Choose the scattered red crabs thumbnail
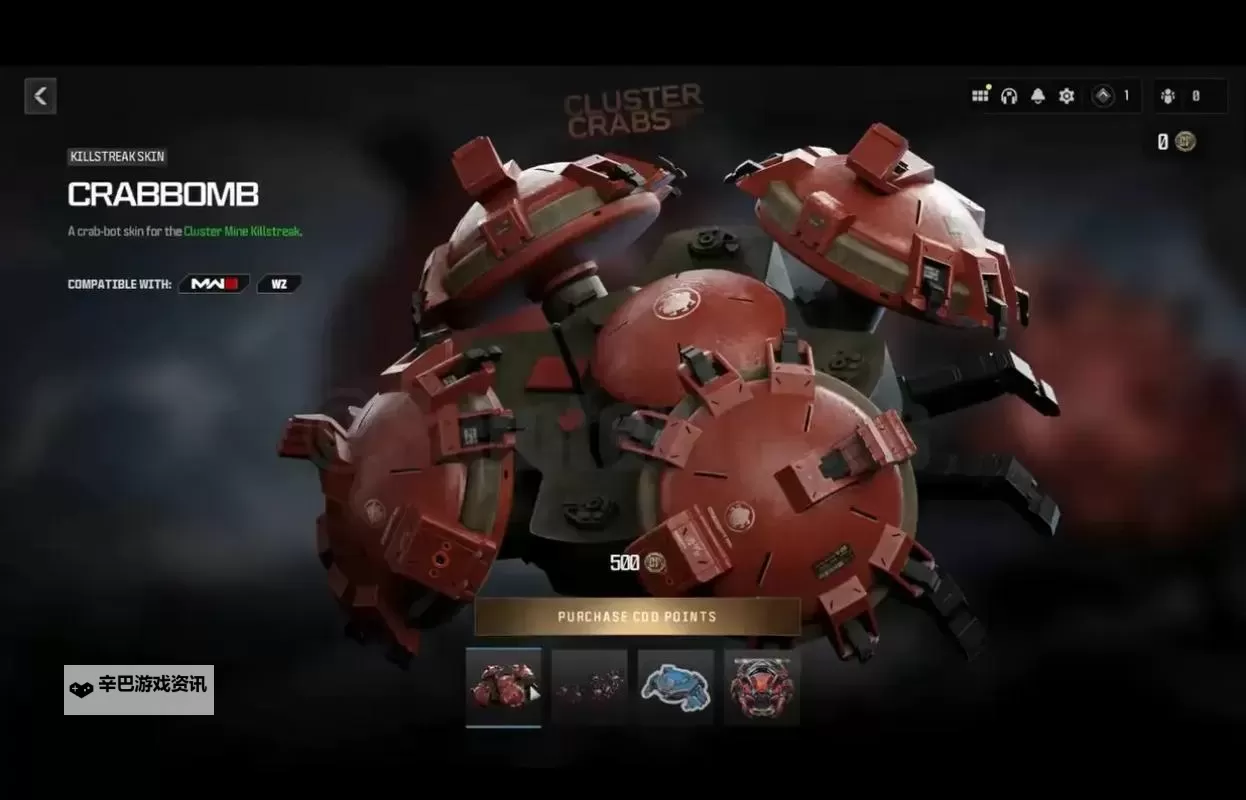This screenshot has height=800, width=1246. [x=589, y=687]
